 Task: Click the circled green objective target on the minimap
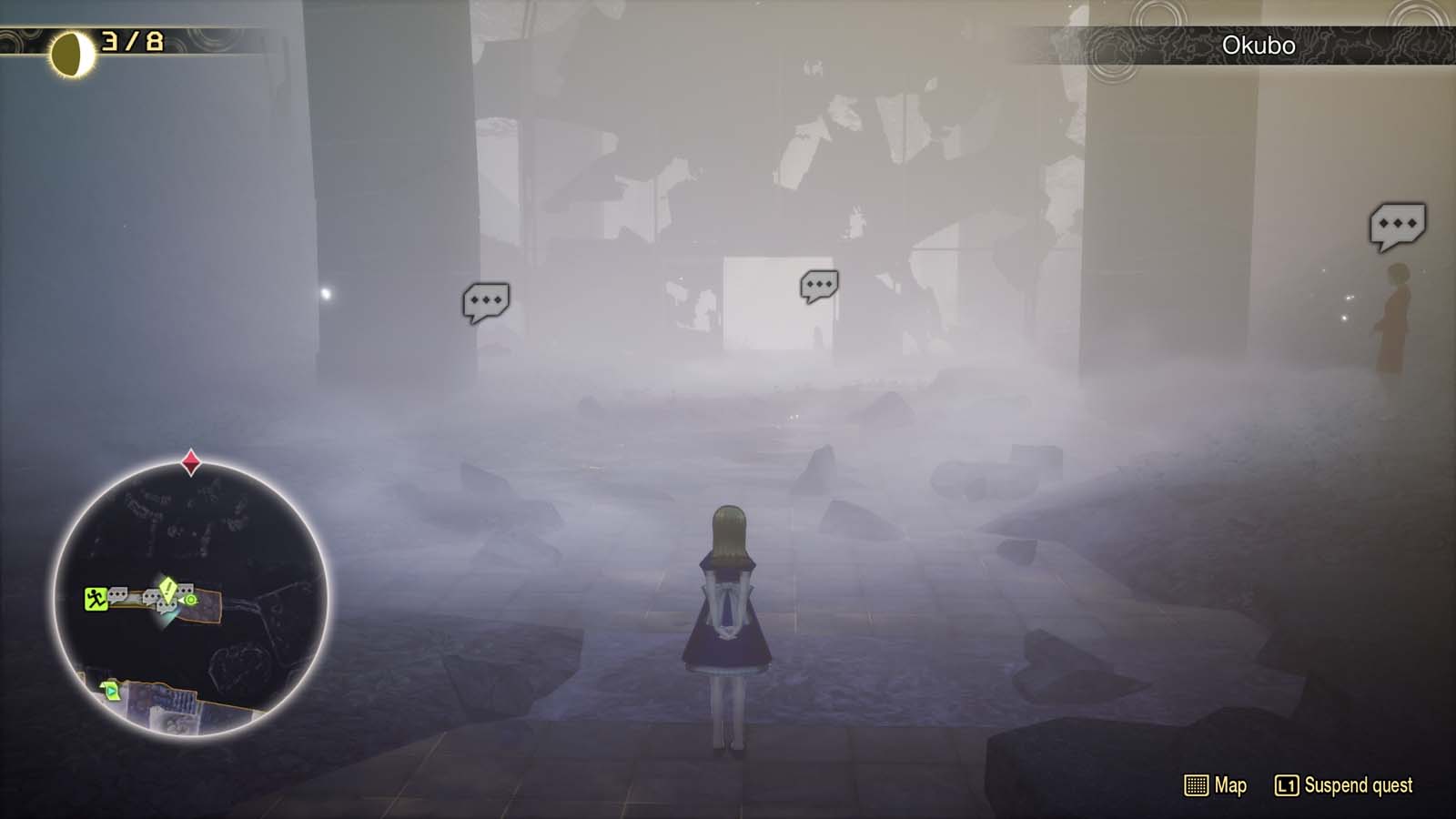coord(190,600)
